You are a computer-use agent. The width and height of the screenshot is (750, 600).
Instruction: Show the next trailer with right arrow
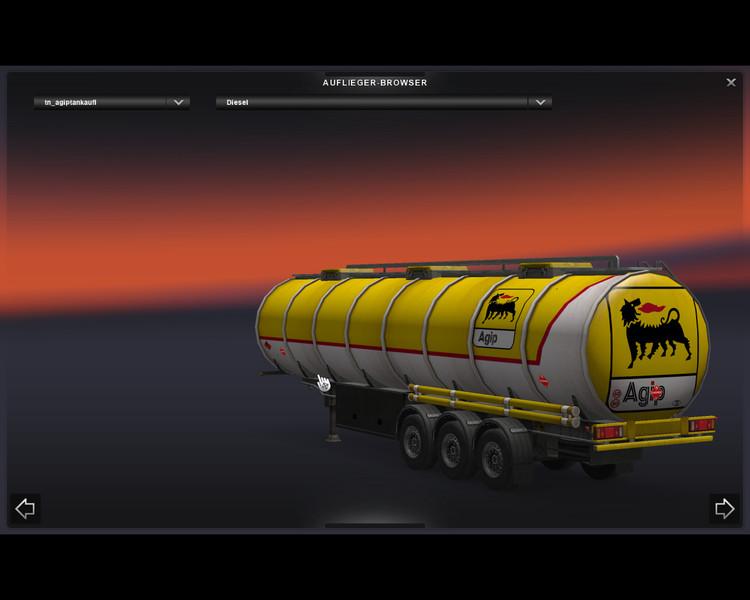(724, 509)
